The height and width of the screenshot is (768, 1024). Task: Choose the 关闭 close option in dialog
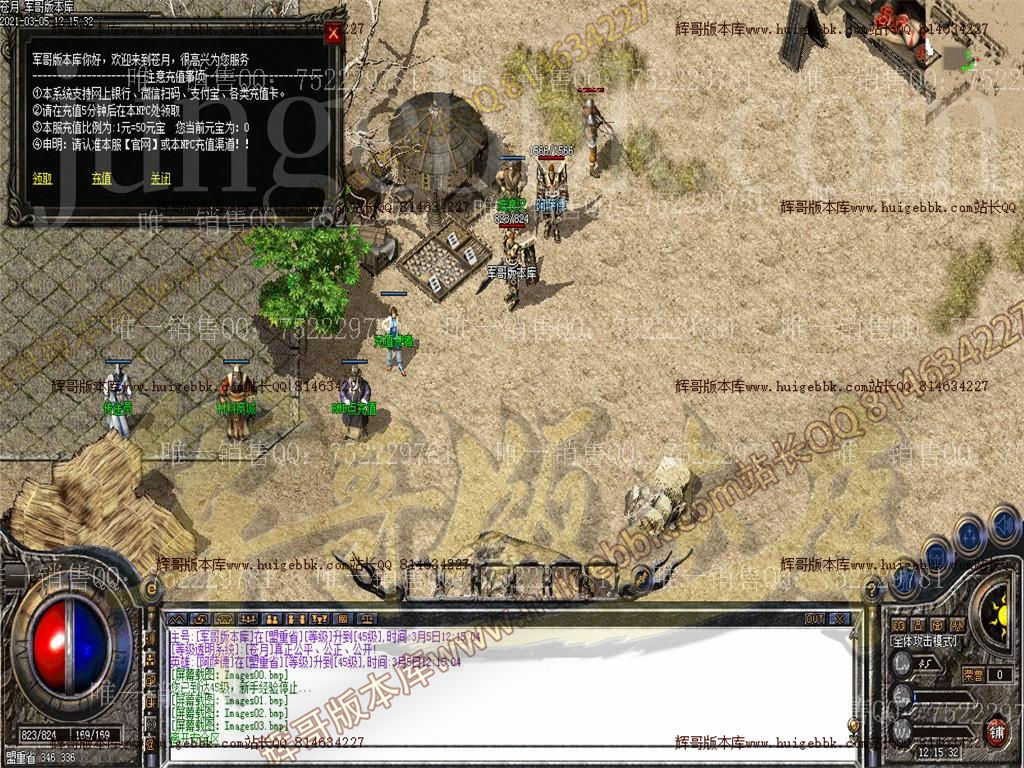(x=160, y=179)
